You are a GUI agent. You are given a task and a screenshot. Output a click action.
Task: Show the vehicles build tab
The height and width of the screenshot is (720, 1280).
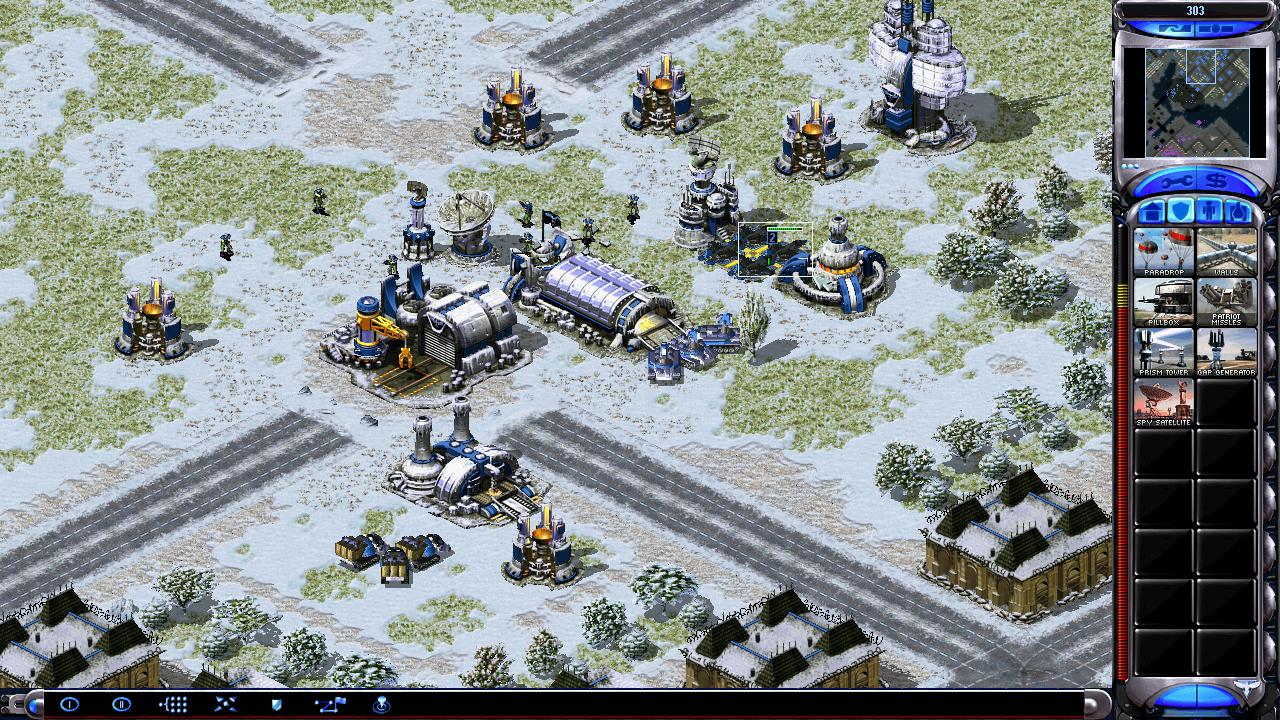tap(1239, 211)
